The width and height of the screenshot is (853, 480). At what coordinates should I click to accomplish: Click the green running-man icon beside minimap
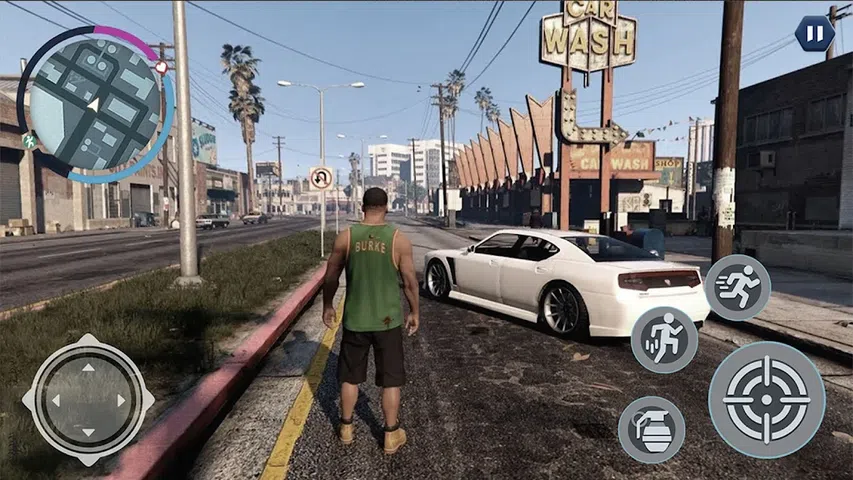click(29, 141)
